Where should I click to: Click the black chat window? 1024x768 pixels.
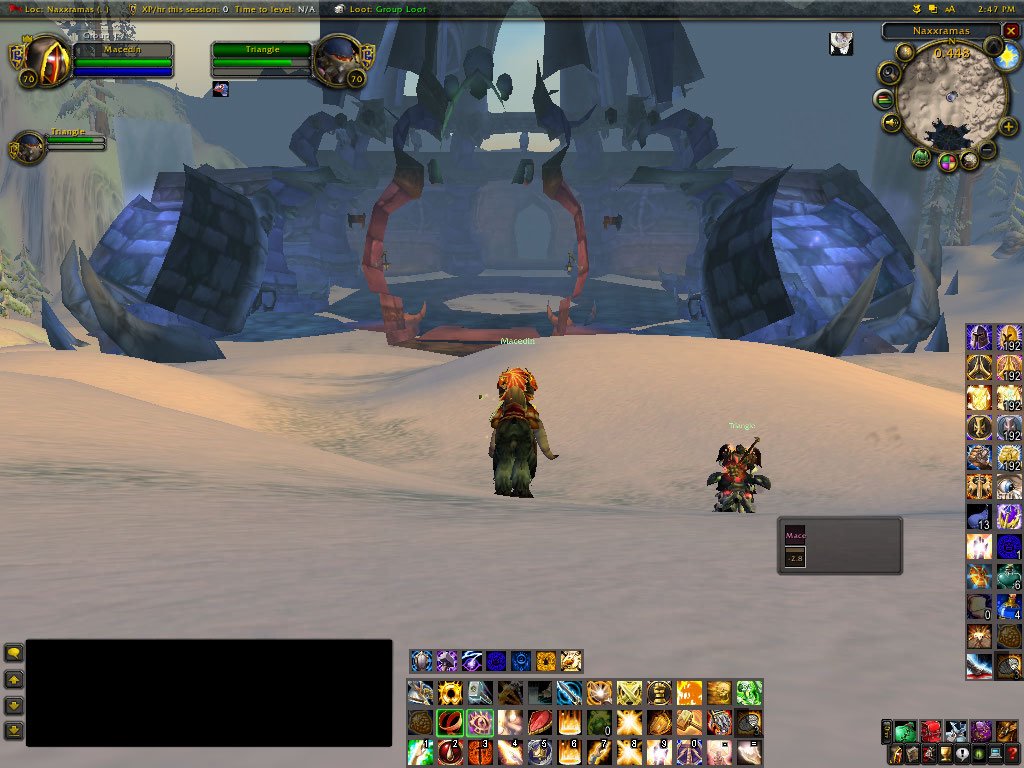208,692
